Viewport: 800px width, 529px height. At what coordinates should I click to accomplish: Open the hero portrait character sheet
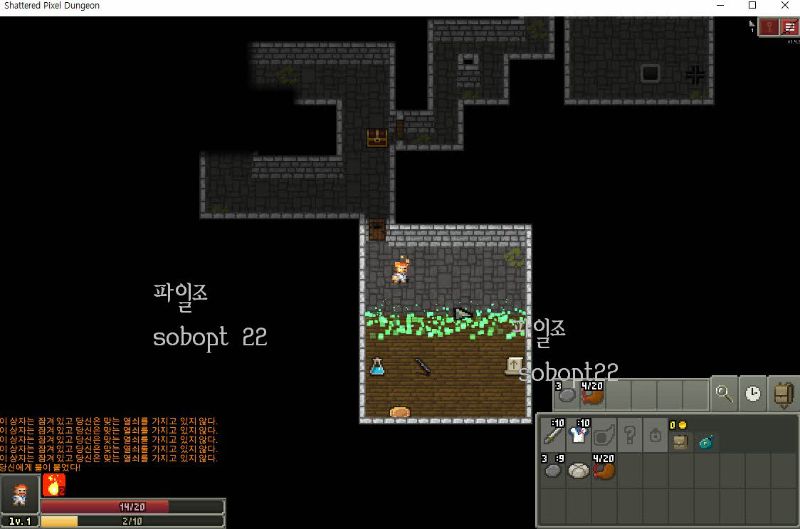click(19, 494)
